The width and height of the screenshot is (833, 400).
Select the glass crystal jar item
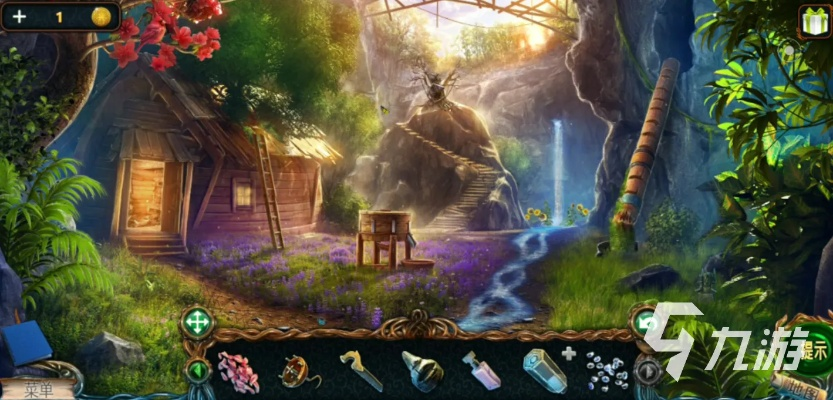544,372
